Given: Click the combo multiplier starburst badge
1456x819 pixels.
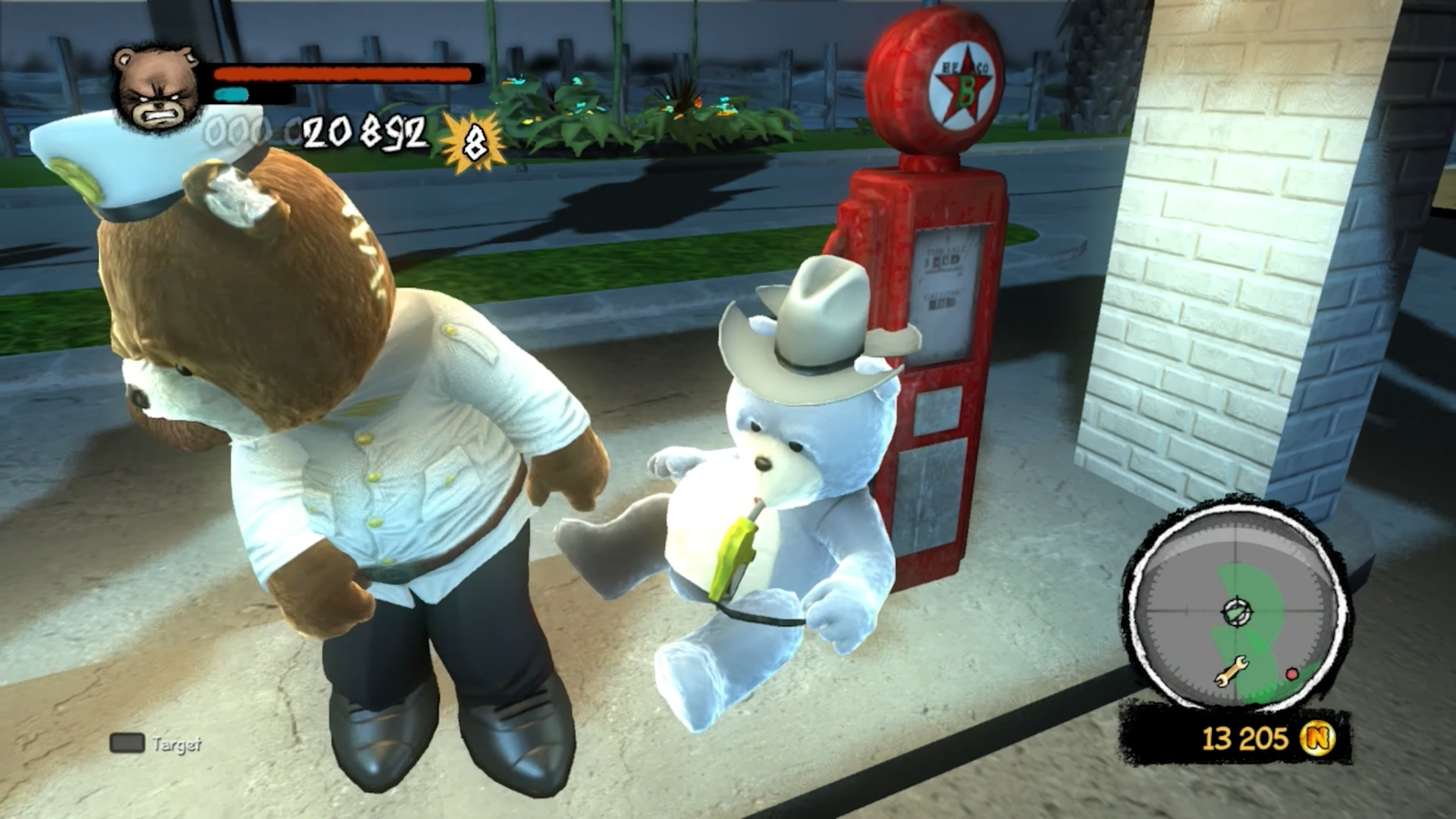Looking at the screenshot, I should pos(474,143).
